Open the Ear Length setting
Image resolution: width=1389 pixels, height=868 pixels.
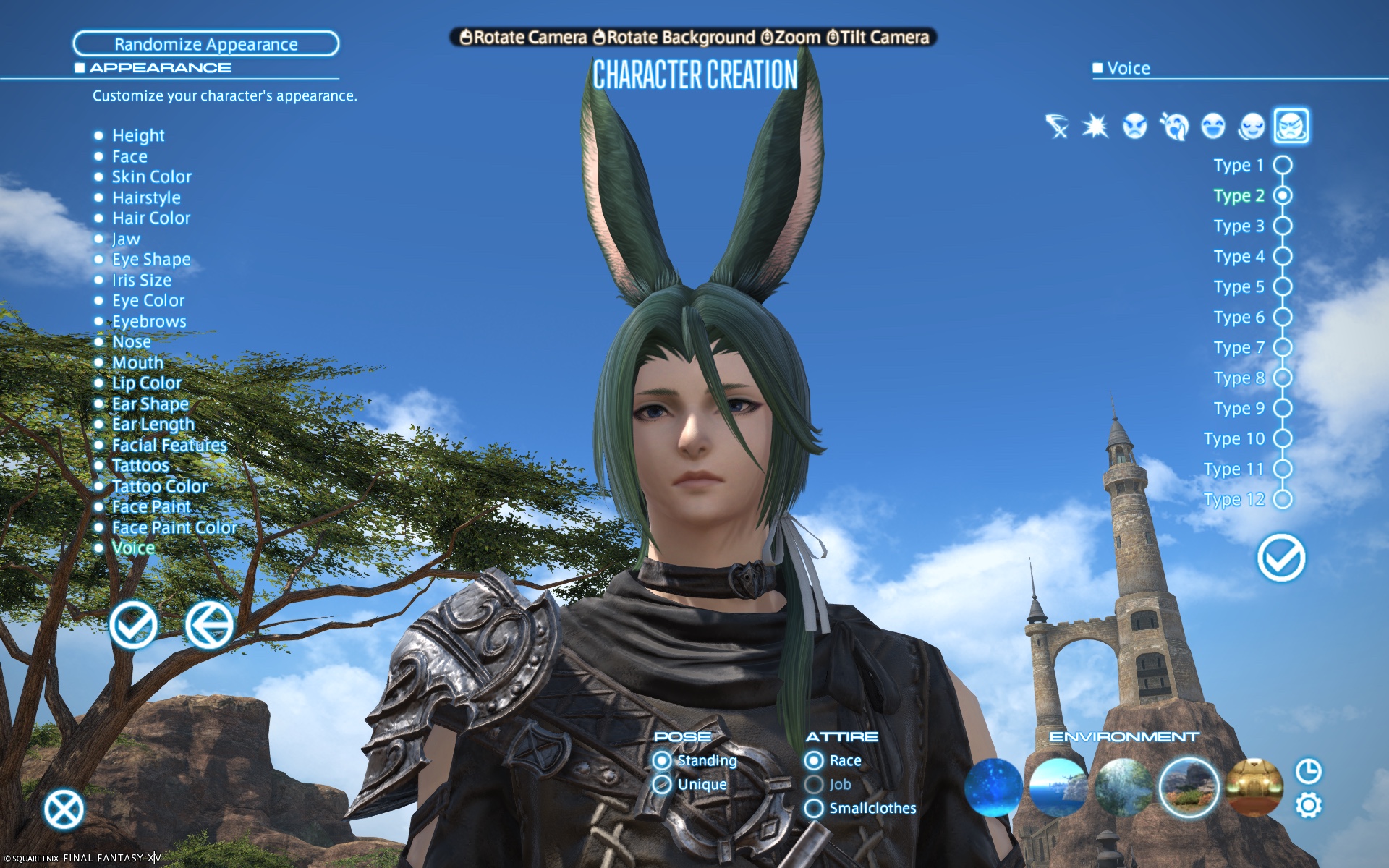[153, 424]
